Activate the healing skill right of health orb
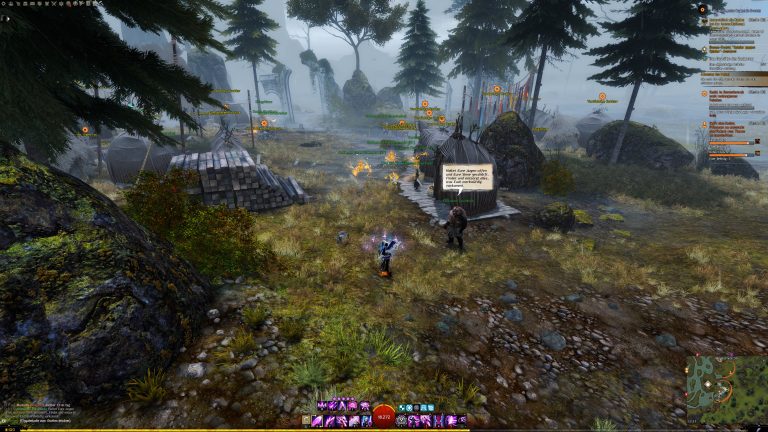 (402, 421)
